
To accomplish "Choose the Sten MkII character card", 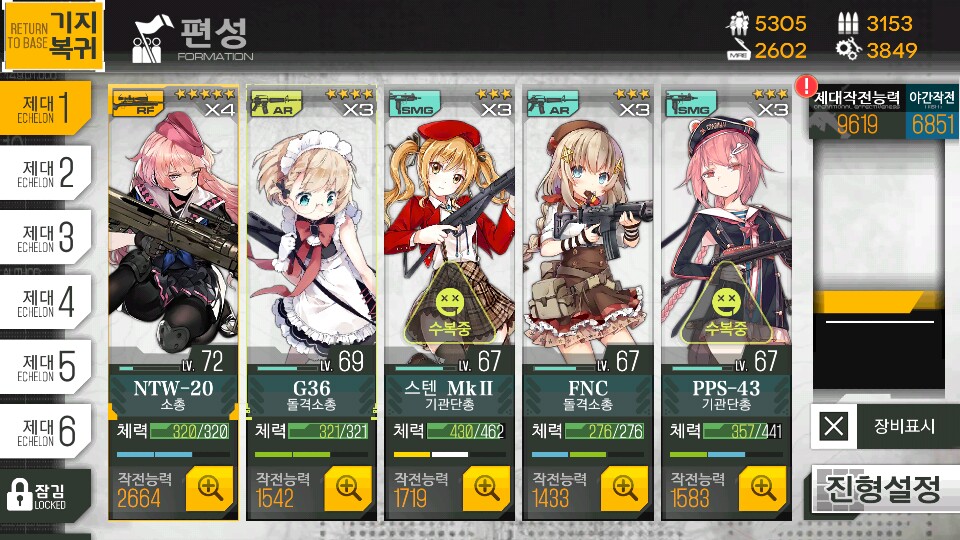I will [448, 240].
